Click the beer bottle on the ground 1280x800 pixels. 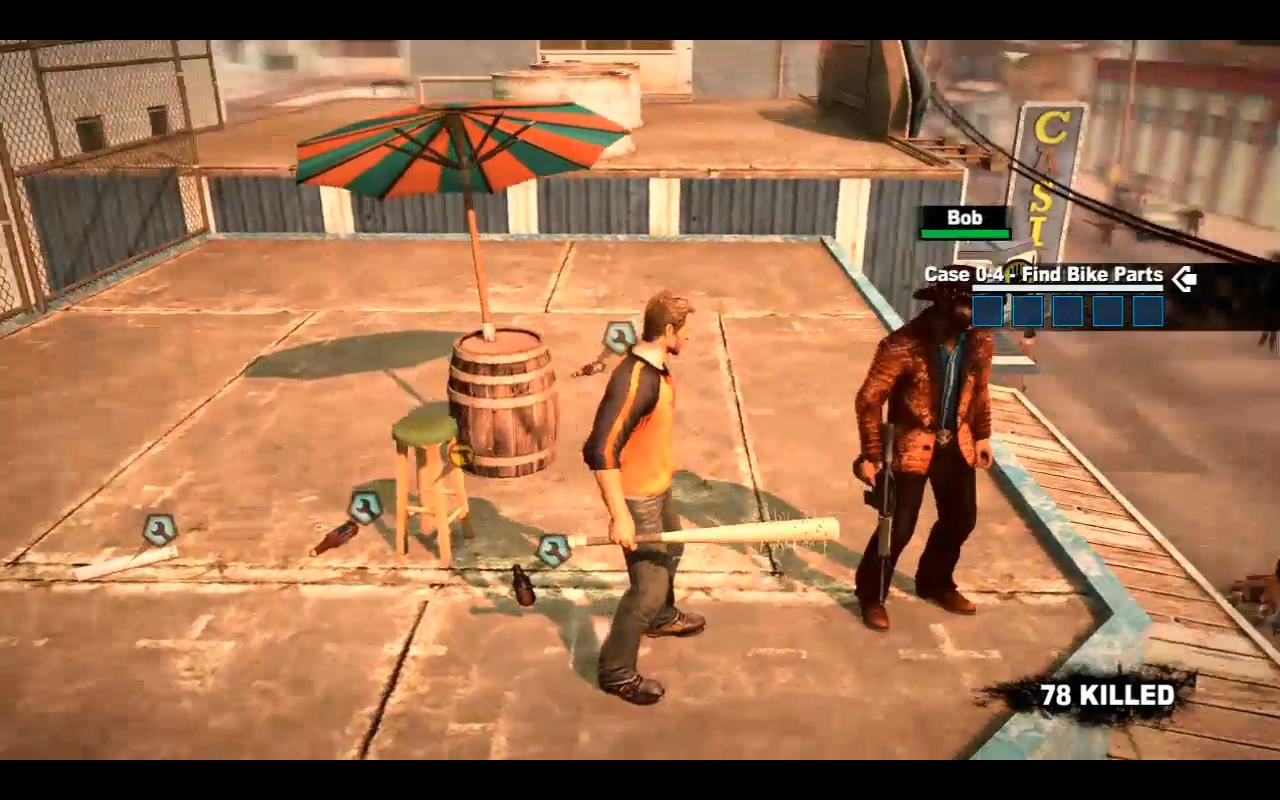pos(521,588)
